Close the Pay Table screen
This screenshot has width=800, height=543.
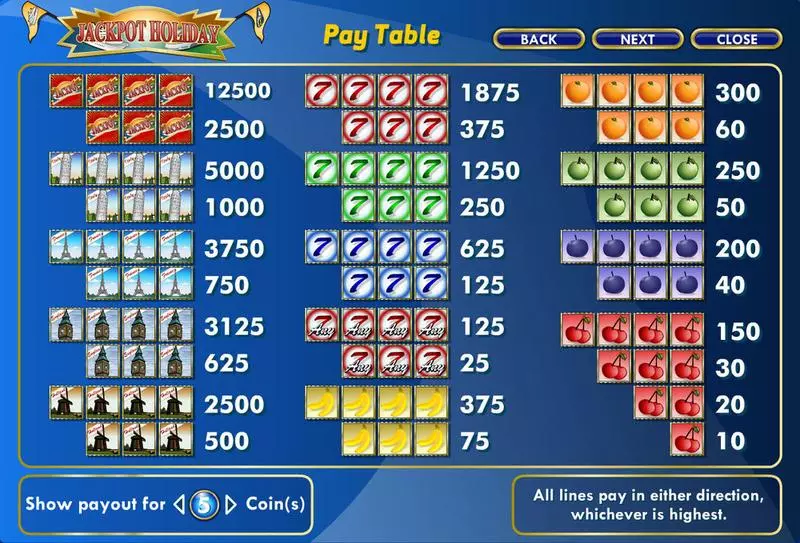point(737,40)
